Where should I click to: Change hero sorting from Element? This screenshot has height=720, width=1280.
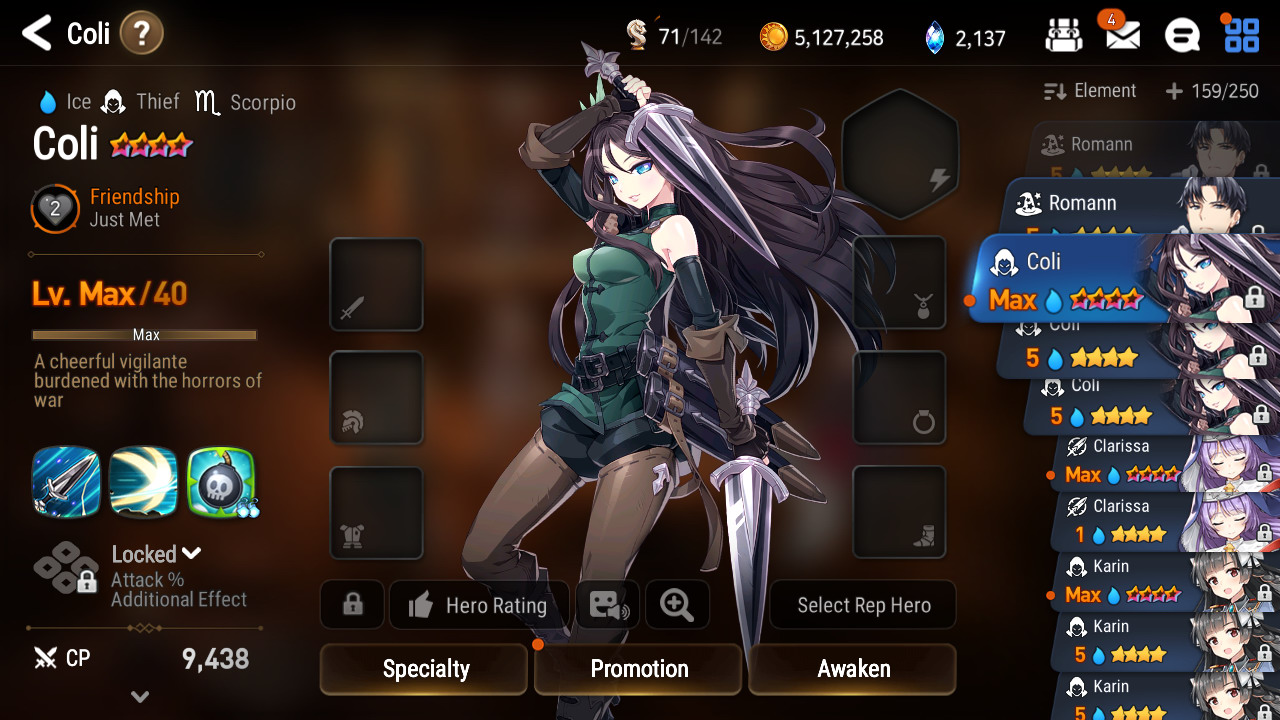point(1090,91)
